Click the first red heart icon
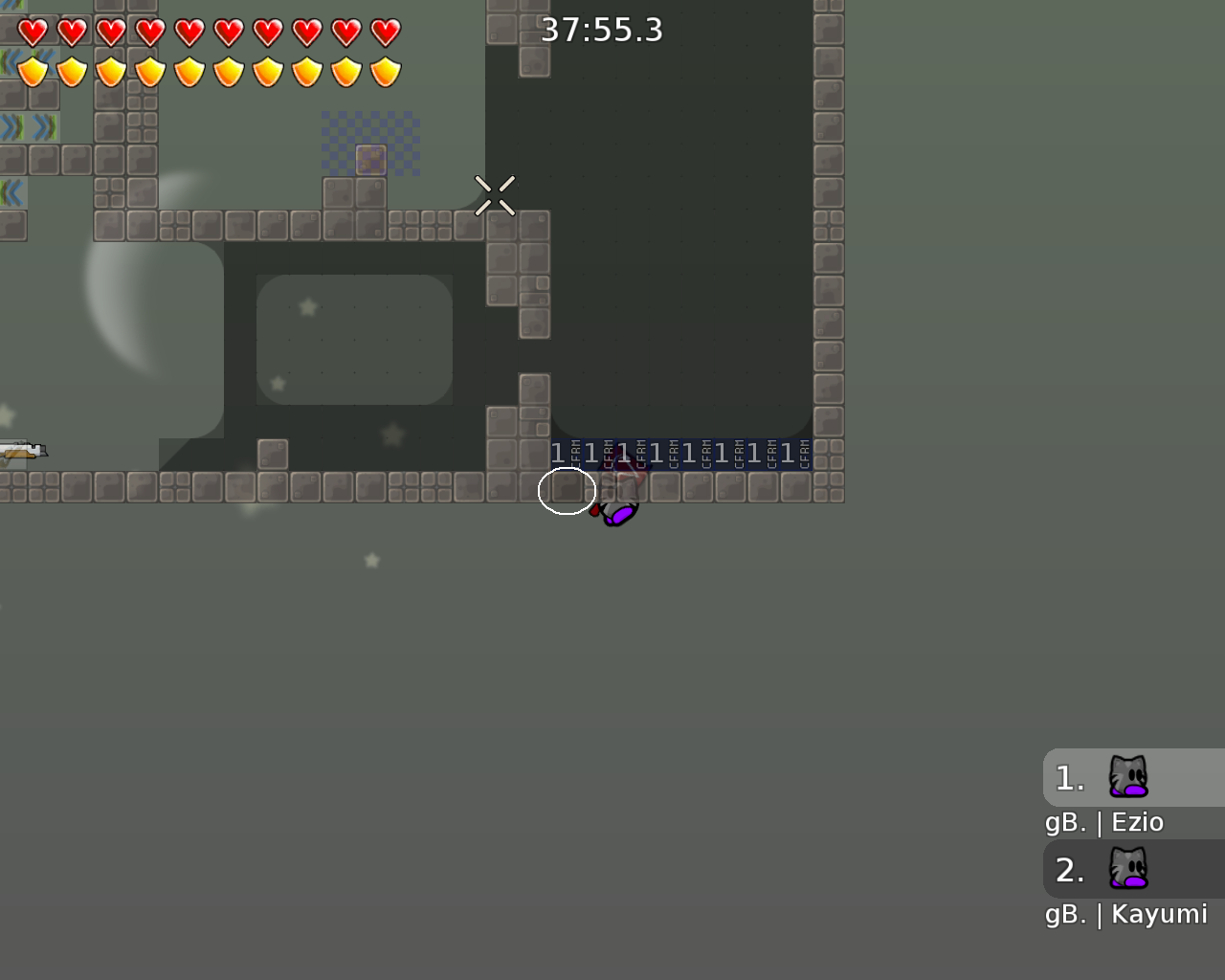This screenshot has width=1225, height=980. pos(32,31)
